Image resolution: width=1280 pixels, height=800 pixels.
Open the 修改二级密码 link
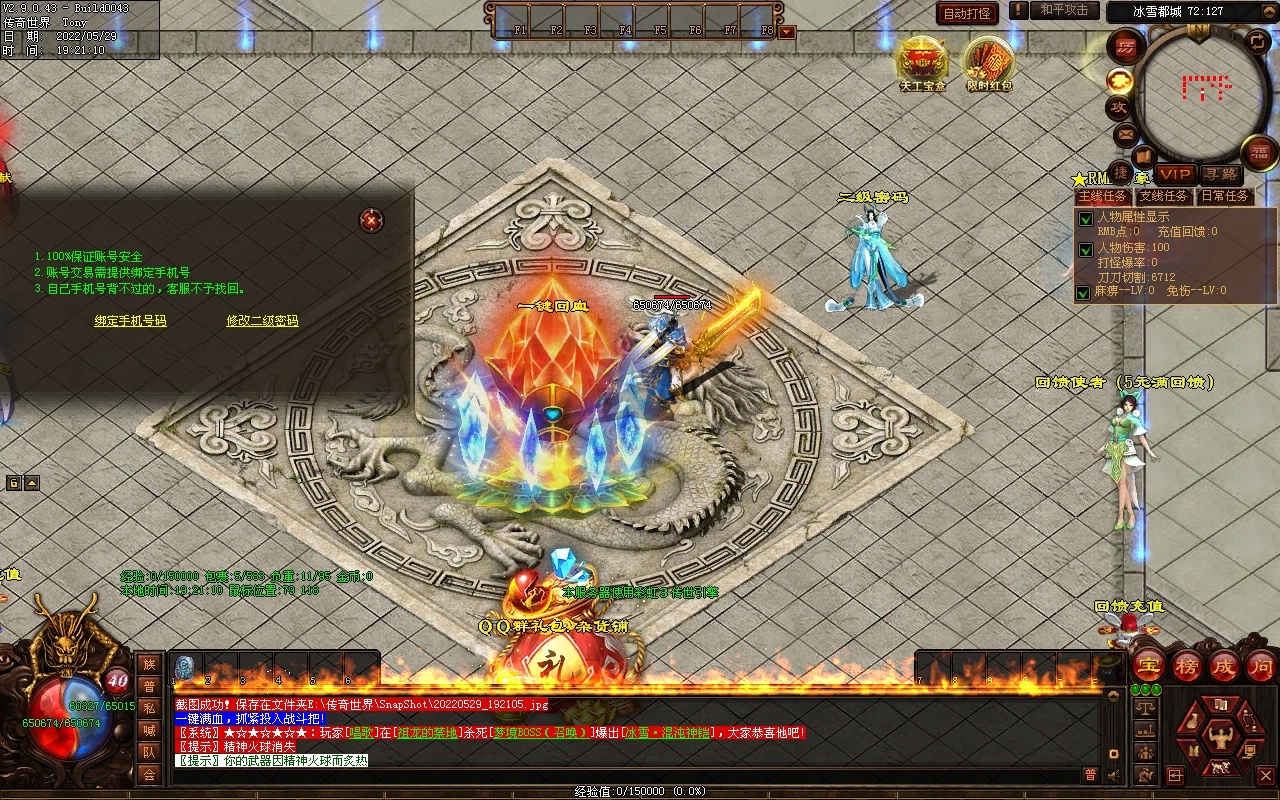(x=262, y=321)
